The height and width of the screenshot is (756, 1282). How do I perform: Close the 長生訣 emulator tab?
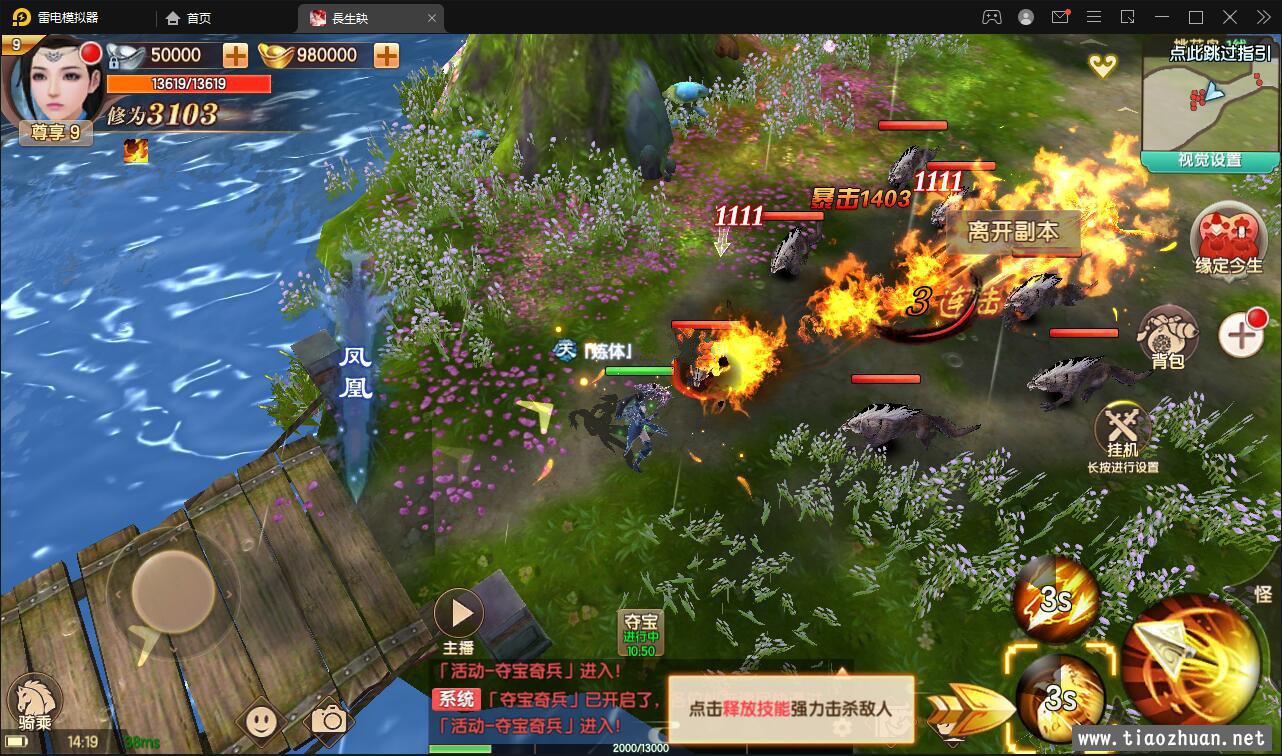coord(432,18)
